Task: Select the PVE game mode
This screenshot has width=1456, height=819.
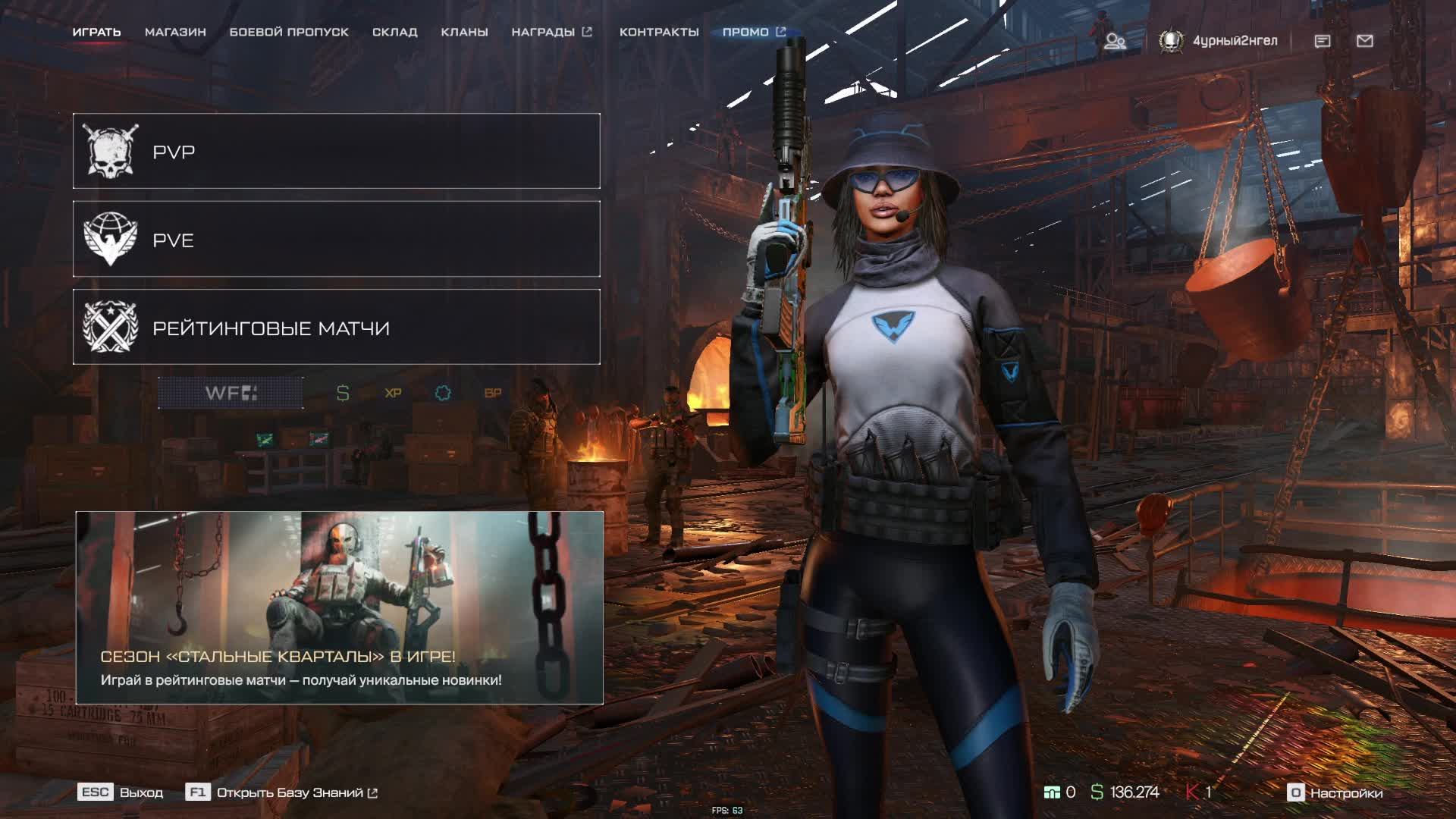Action: tap(336, 240)
